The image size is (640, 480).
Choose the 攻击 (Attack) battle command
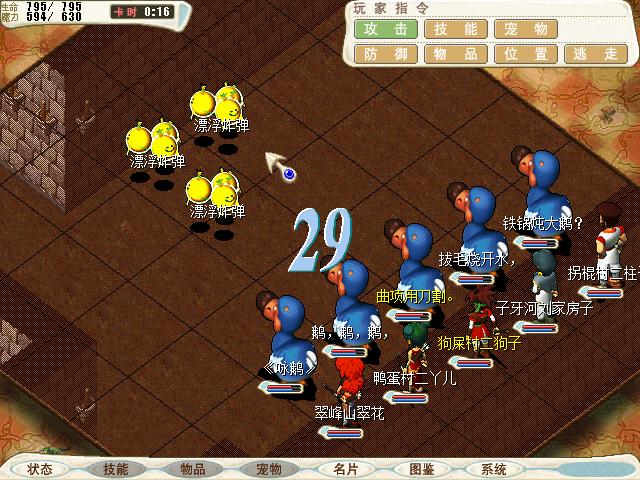point(385,29)
